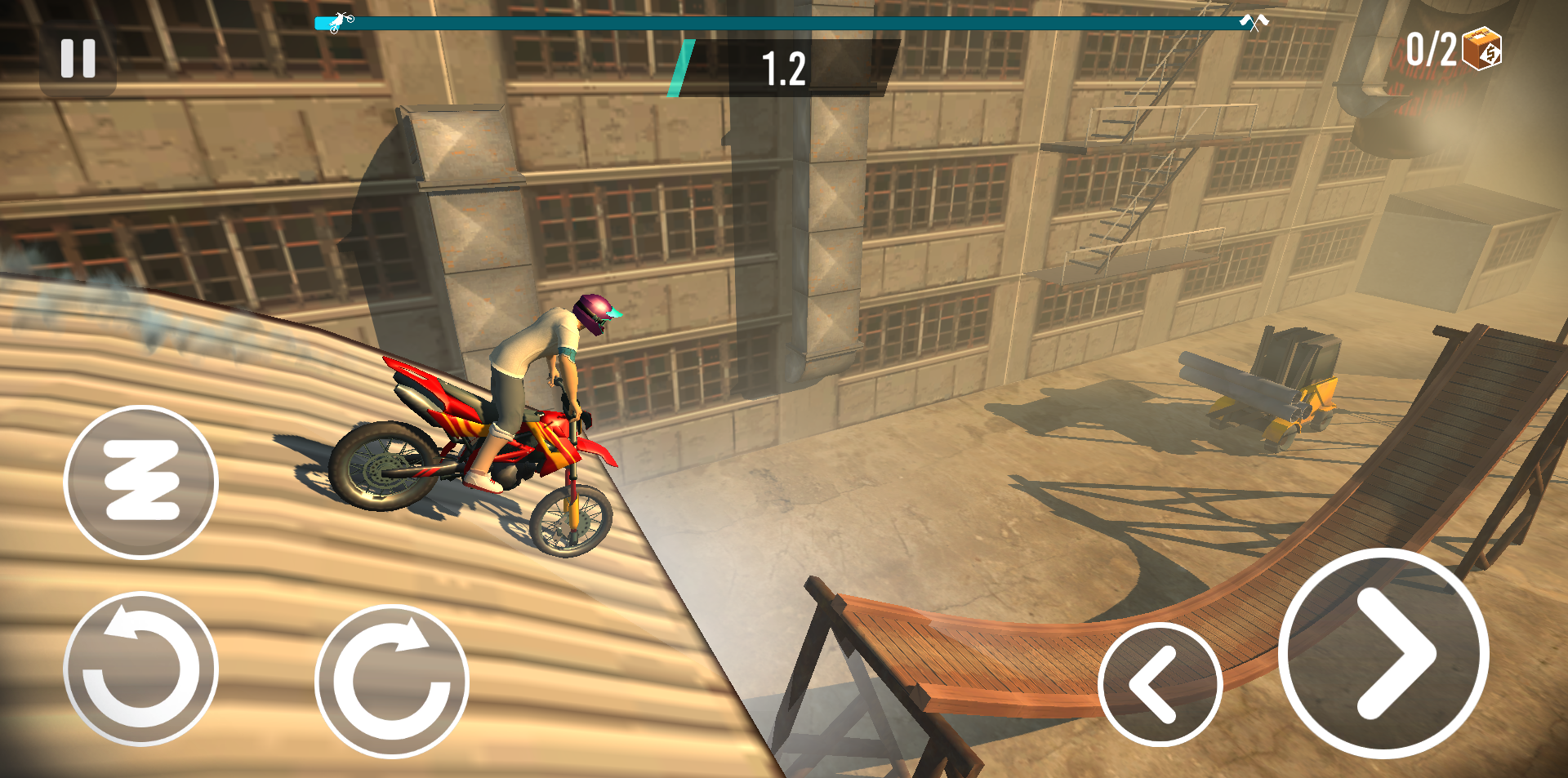Tap the 1.2 timer display

coord(783,67)
